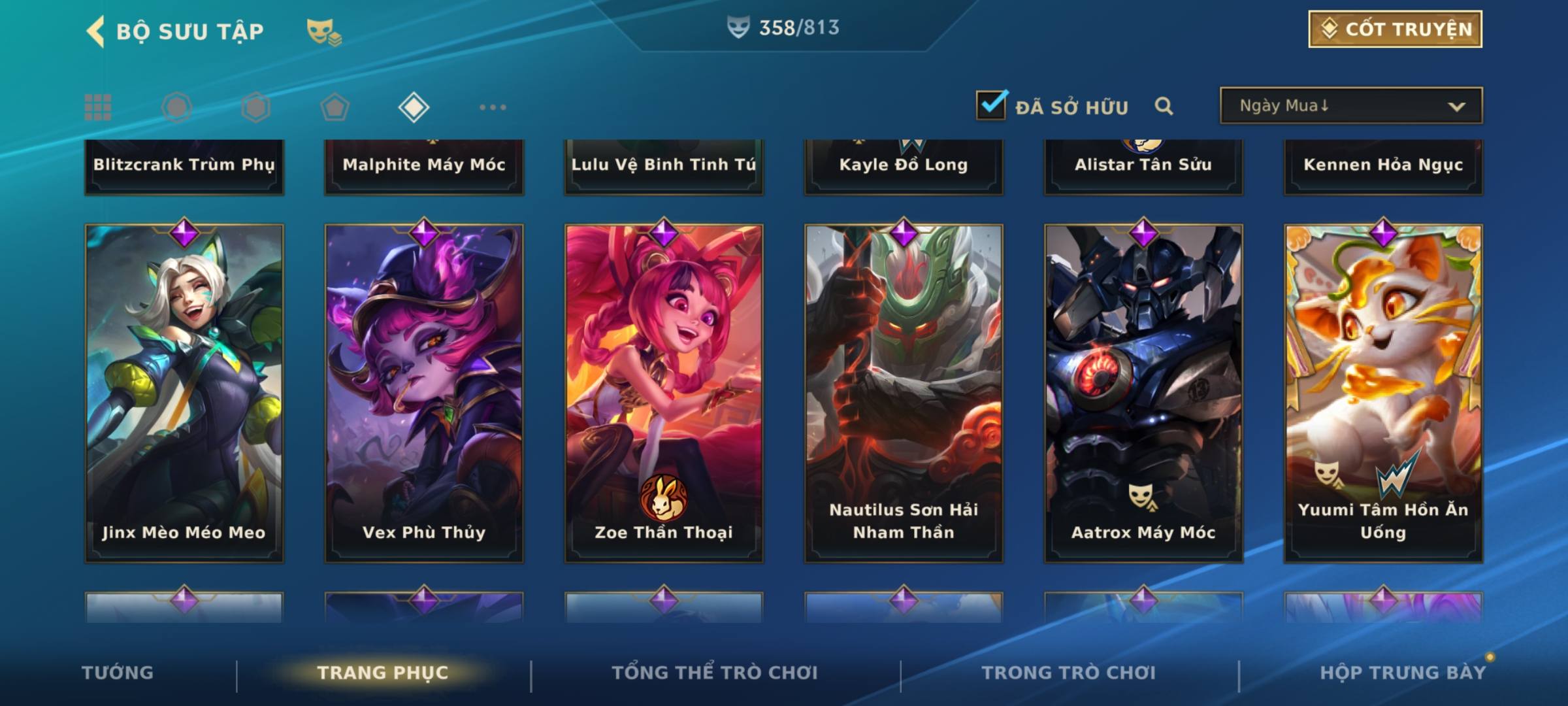Choose the diamond rarity filter
The image size is (1568, 706).
pyautogui.click(x=414, y=107)
